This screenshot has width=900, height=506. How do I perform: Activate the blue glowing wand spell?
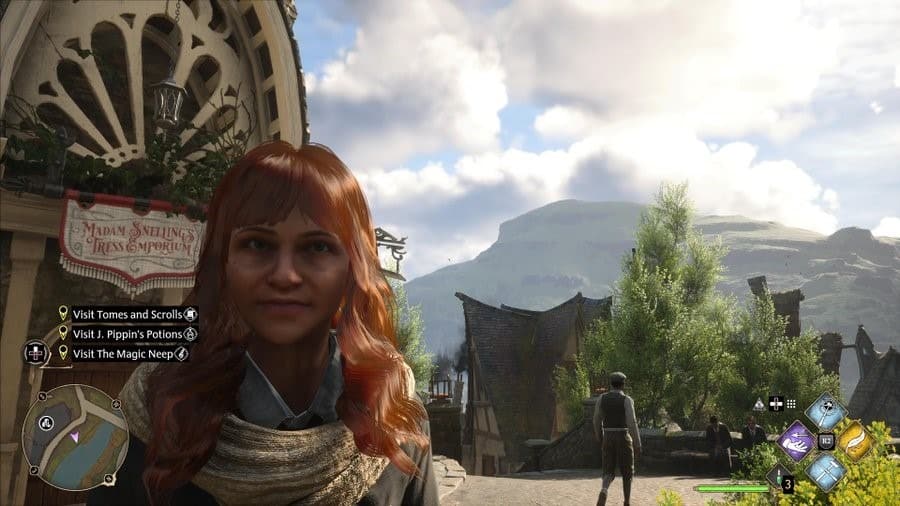pyautogui.click(x=826, y=412)
